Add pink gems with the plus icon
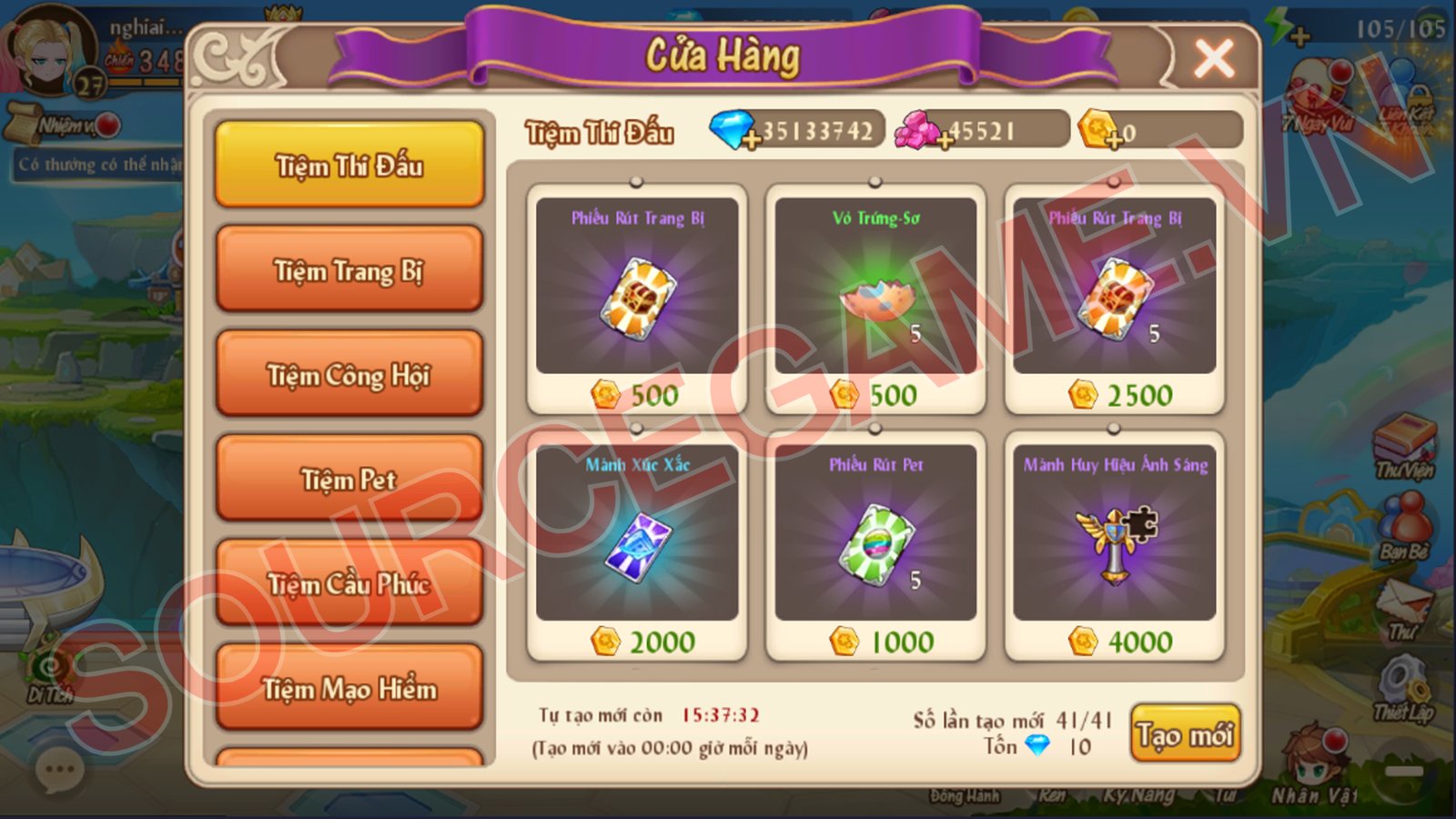Viewport: 1456px width, 819px height. click(946, 141)
